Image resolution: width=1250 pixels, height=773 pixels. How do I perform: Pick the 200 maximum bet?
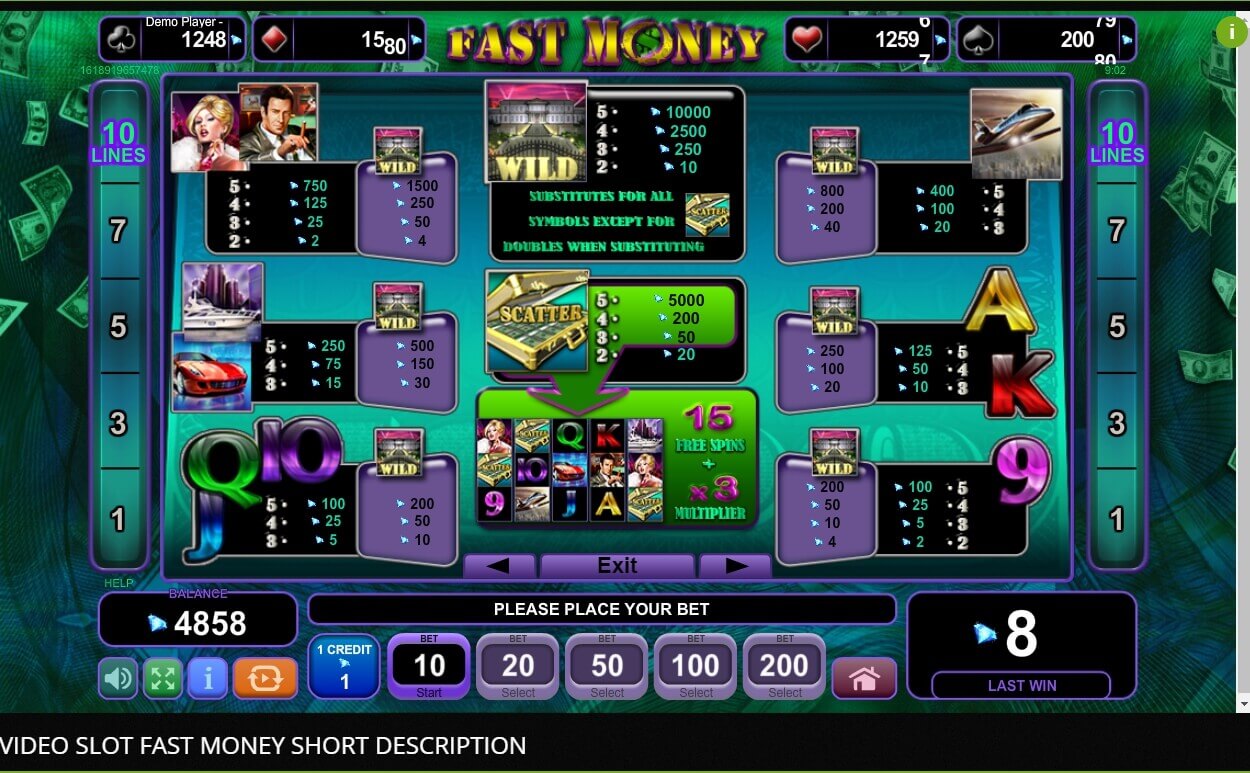point(785,666)
